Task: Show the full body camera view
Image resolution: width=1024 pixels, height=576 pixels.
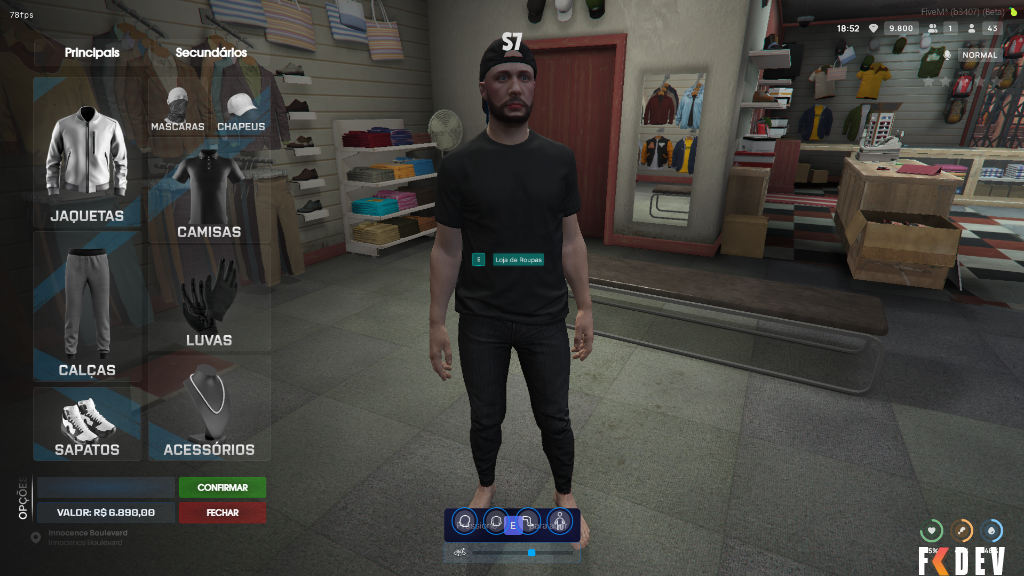Action: pyautogui.click(x=559, y=522)
